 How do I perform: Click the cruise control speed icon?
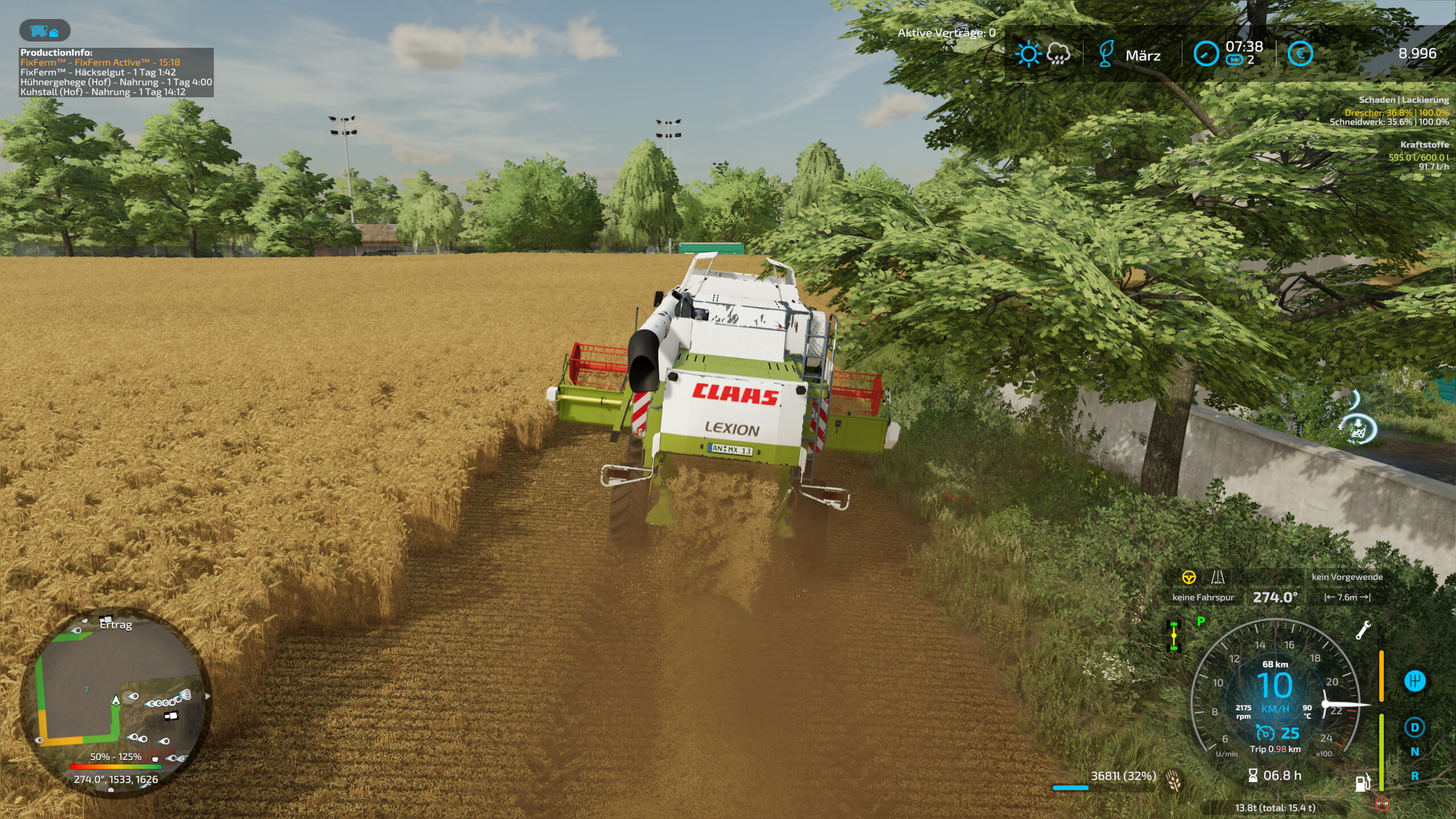[x=1265, y=733]
